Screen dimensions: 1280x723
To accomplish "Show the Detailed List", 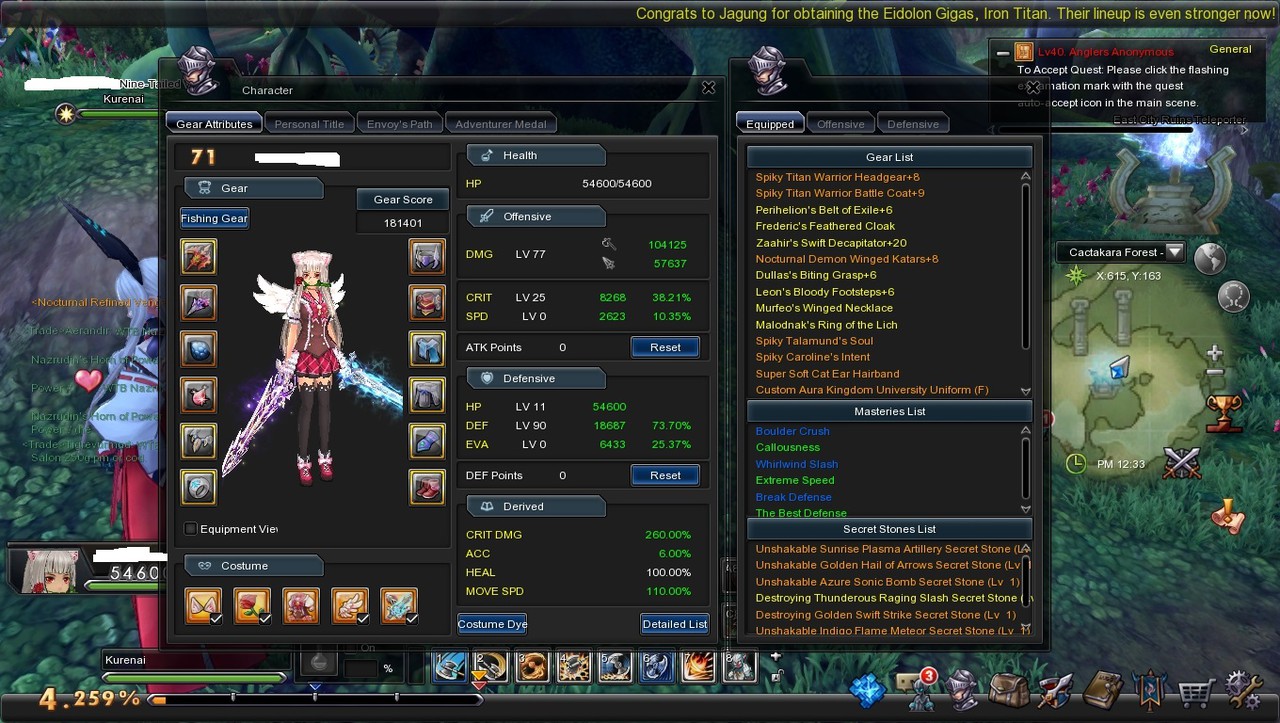I will pos(674,624).
